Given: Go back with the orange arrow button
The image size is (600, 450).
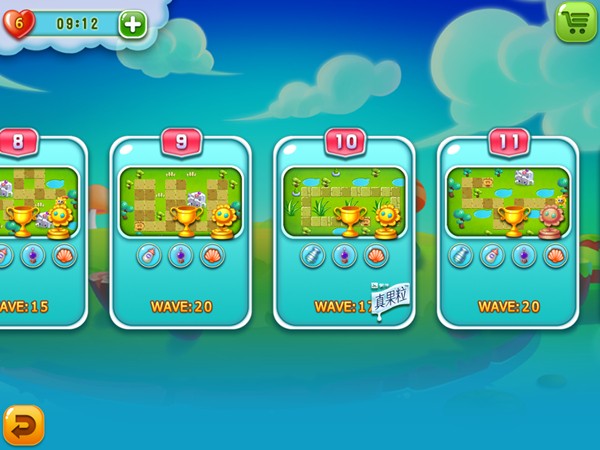Looking at the screenshot, I should coord(22,424).
